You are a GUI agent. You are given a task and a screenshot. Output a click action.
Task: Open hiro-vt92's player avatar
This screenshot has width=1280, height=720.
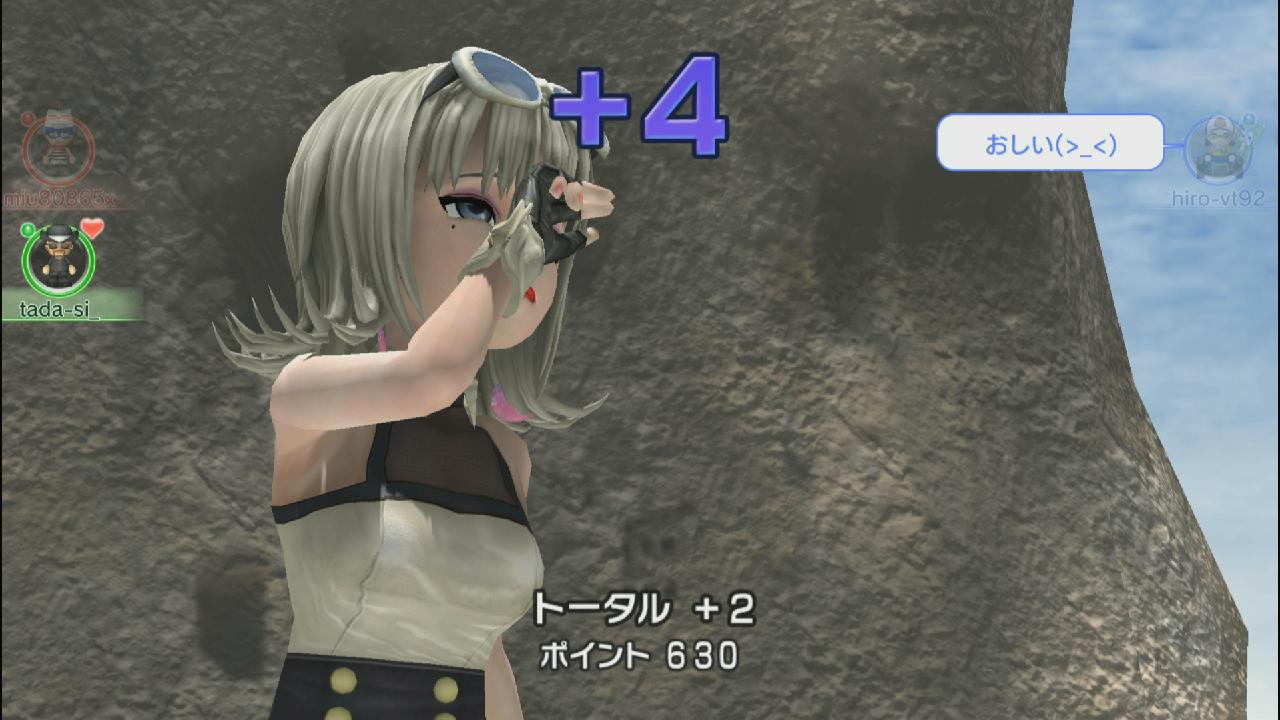pyautogui.click(x=1217, y=150)
